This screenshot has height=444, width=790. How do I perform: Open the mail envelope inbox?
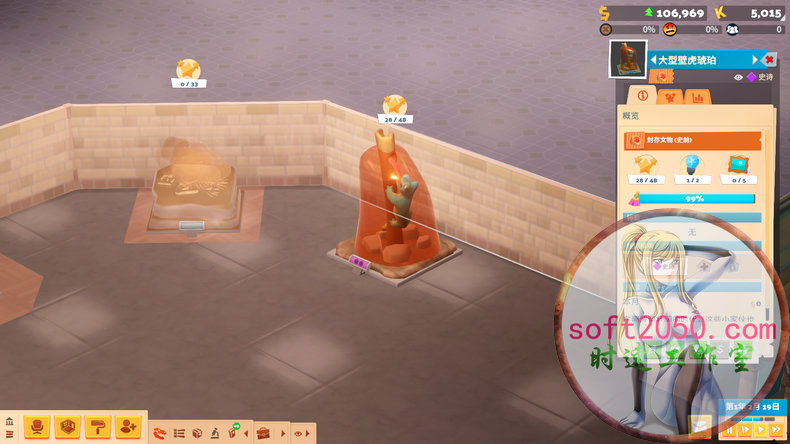(701, 426)
